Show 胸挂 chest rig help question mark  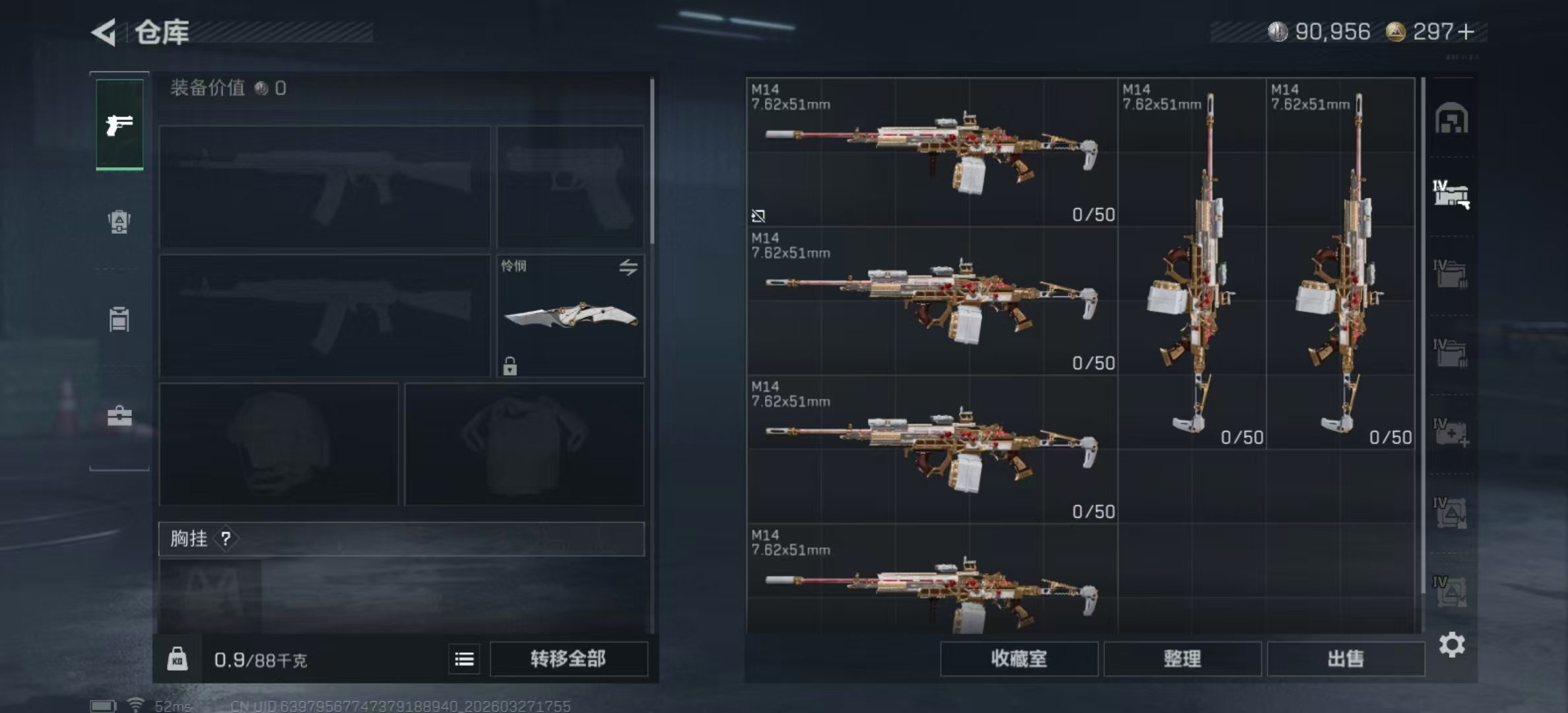(226, 539)
